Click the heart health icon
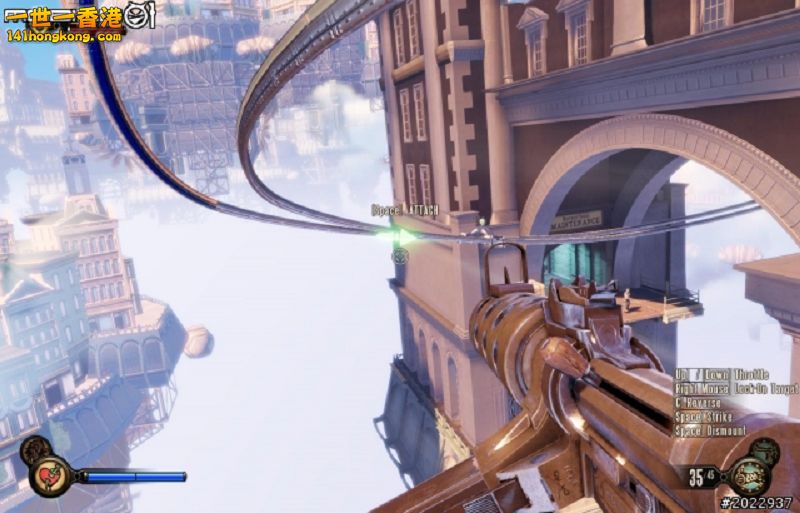 48,475
